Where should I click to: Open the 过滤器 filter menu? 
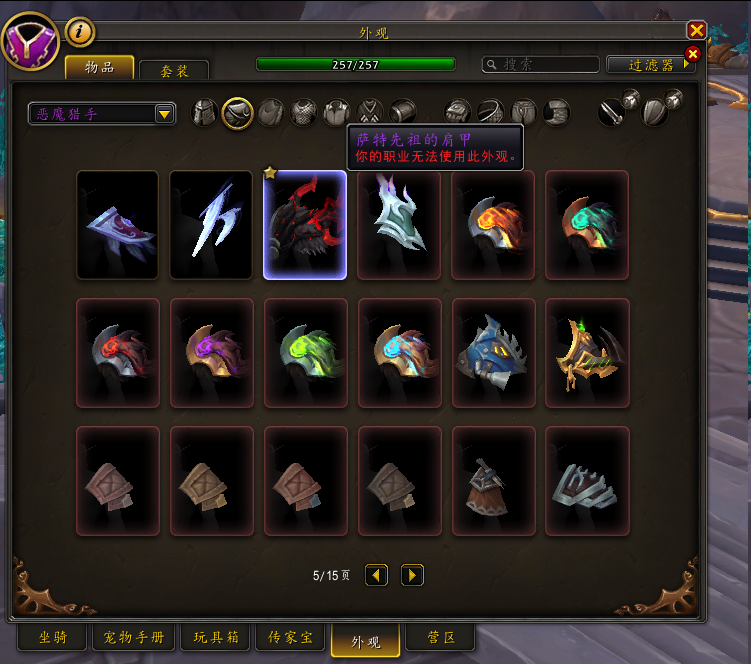[650, 64]
